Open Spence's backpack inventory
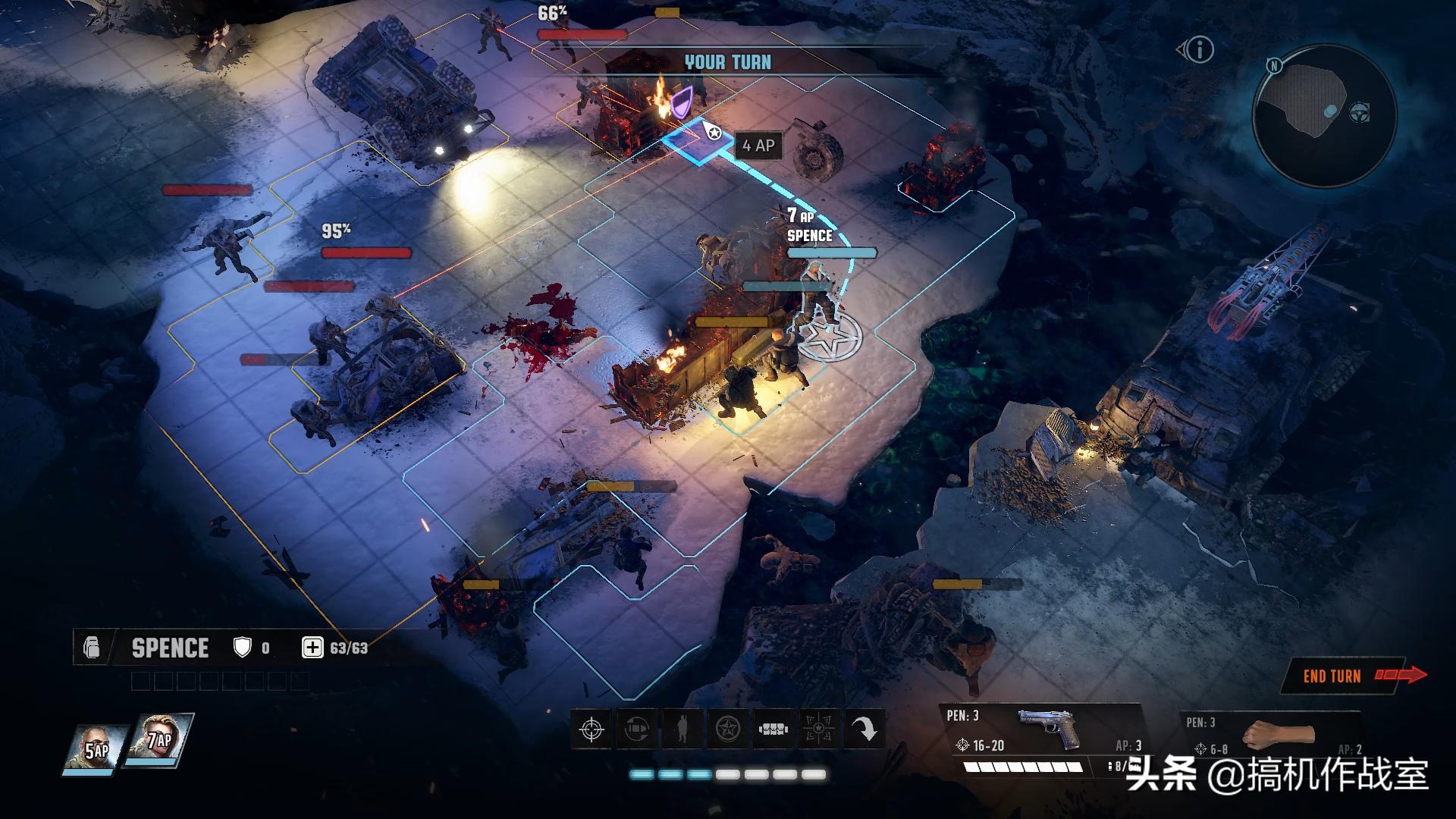This screenshot has height=819, width=1456. tap(92, 648)
